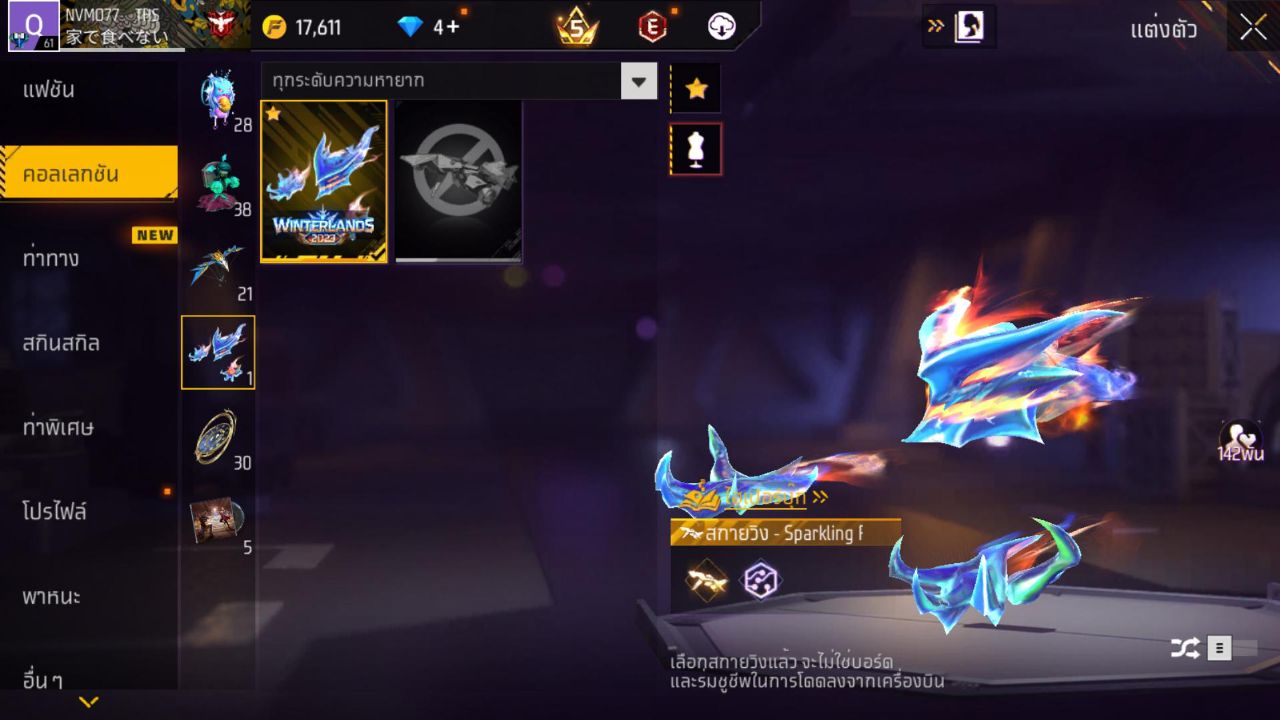Screen dimensions: 1280x720
Task: Open the mannequin preview icon
Action: pos(696,147)
